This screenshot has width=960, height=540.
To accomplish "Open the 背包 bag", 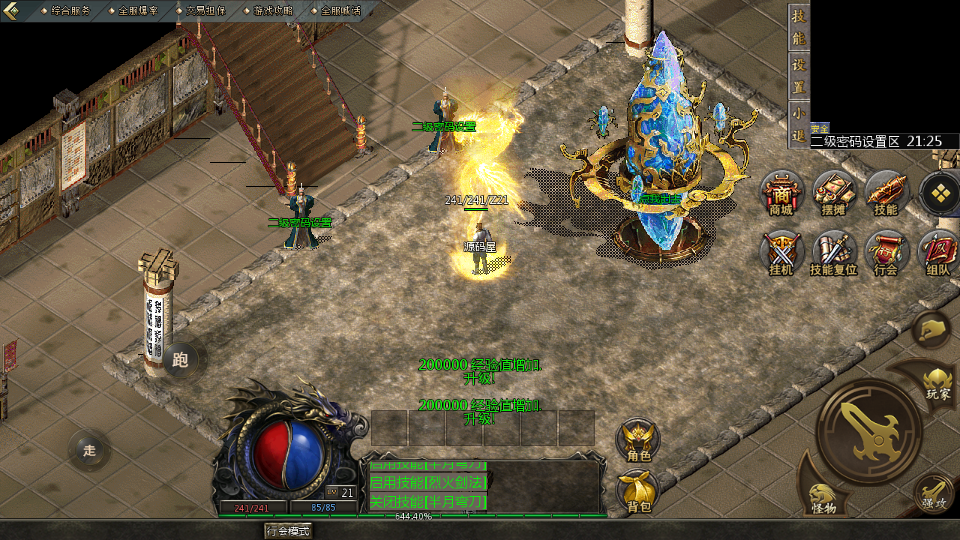I will point(638,490).
